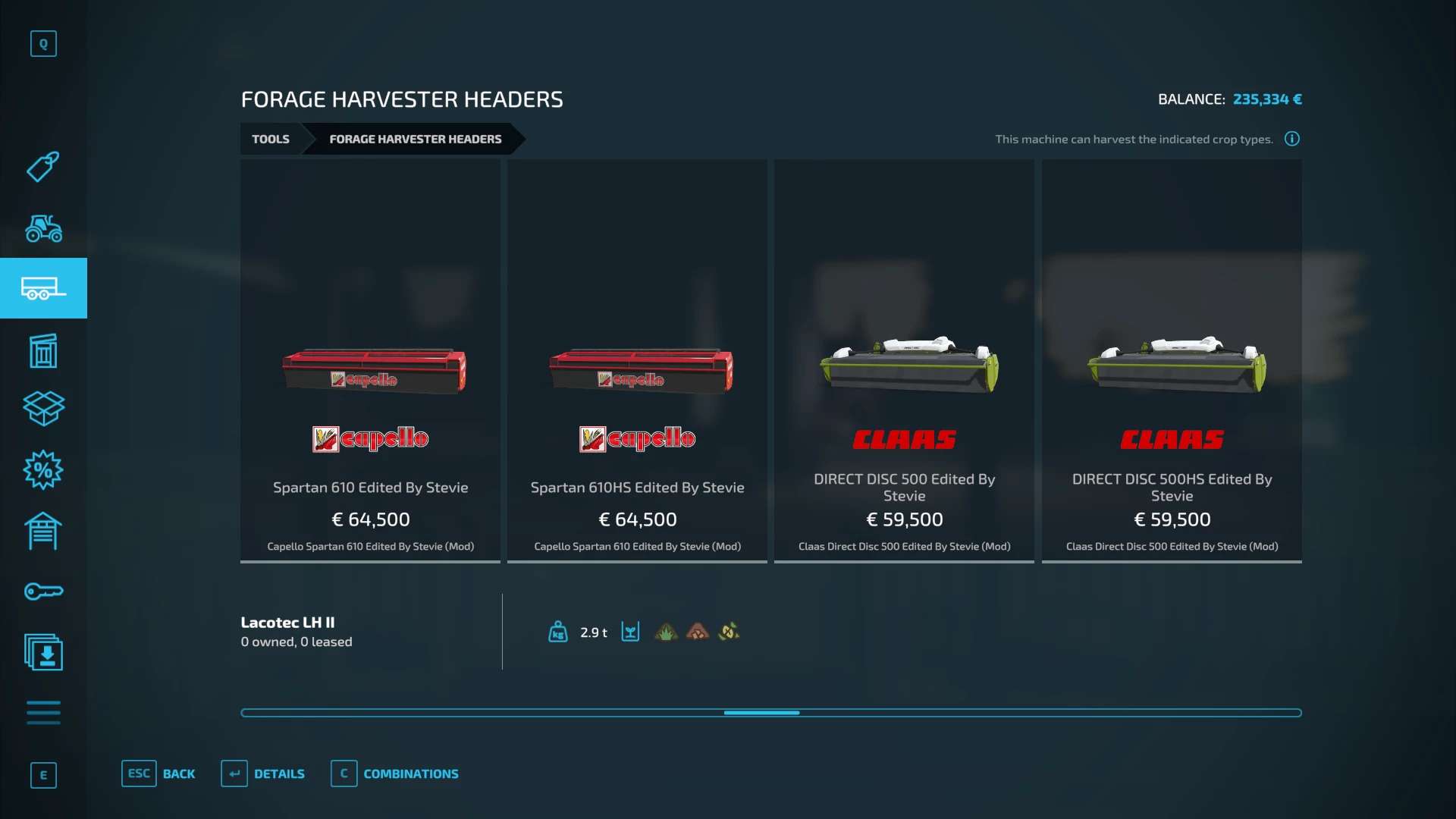Open the stacked boxes sidebar category

click(x=43, y=409)
